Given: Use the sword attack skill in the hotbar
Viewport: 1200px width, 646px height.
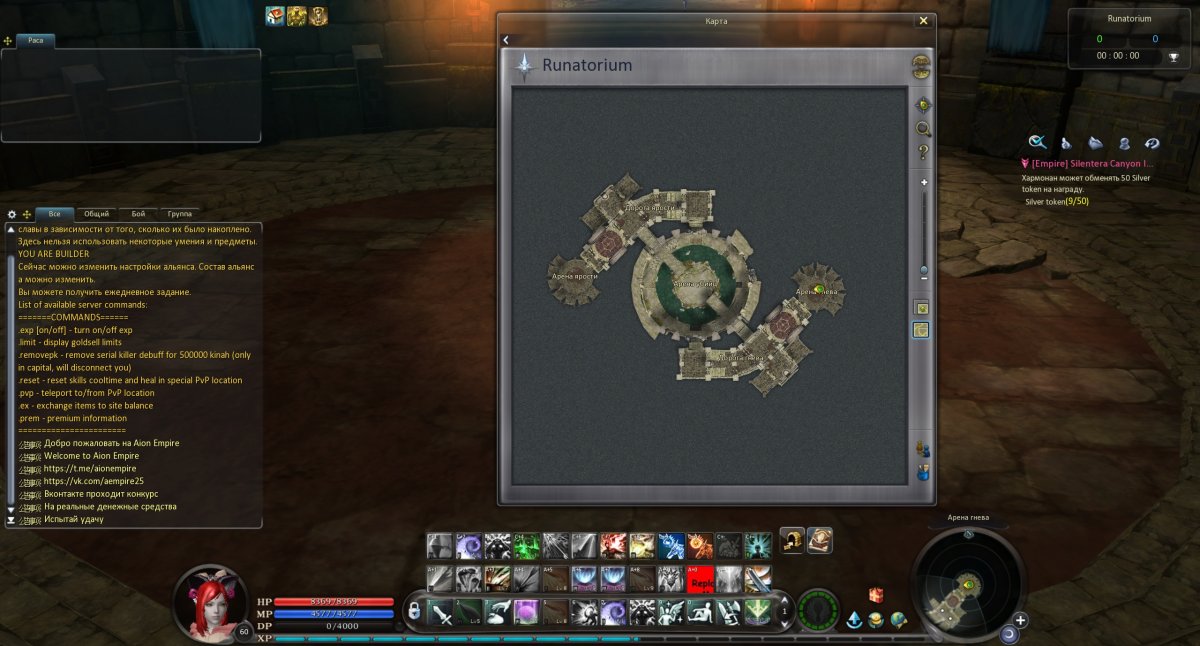Looking at the screenshot, I should click(x=440, y=611).
